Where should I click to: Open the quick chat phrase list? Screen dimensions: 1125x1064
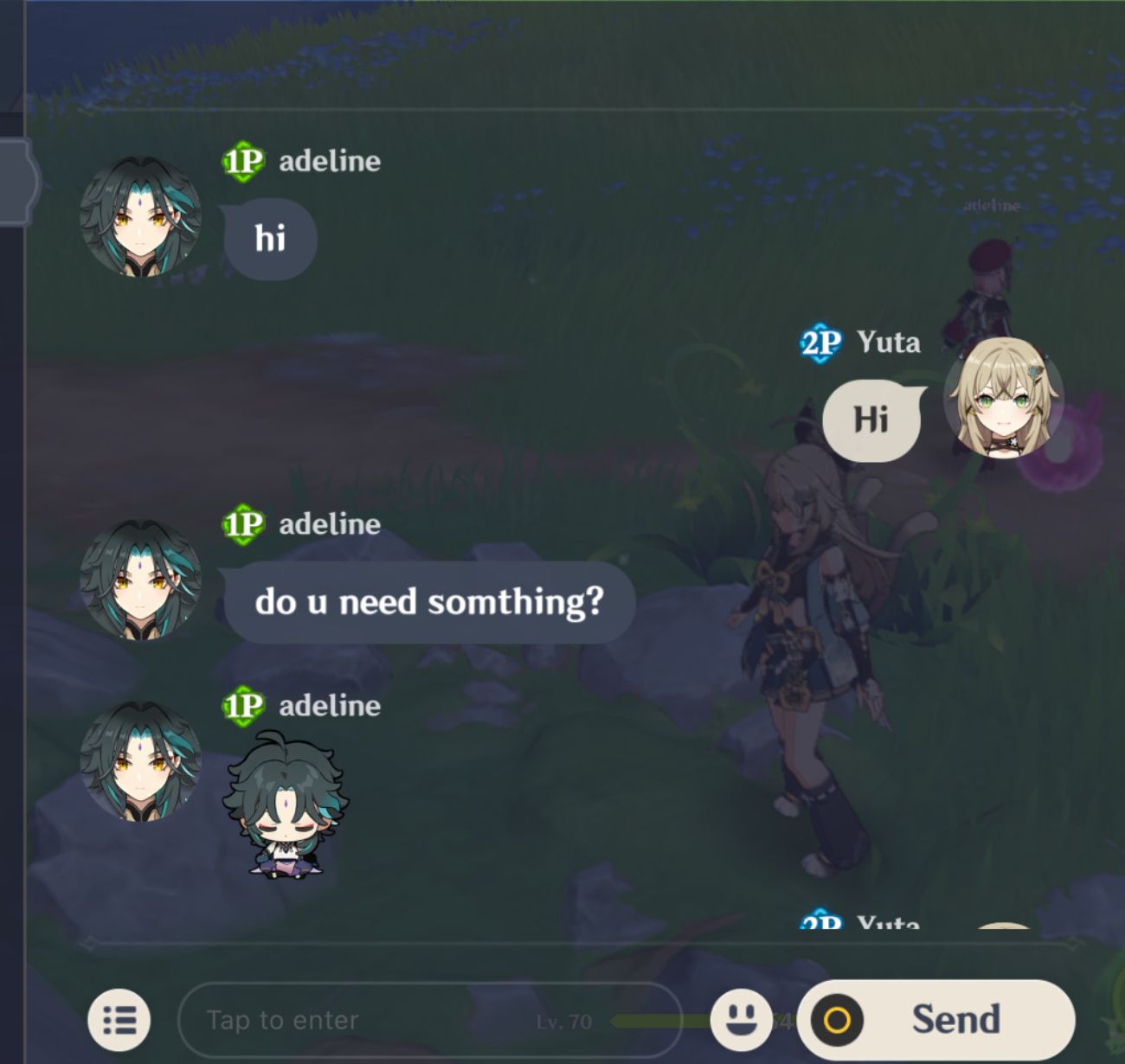tap(121, 1019)
